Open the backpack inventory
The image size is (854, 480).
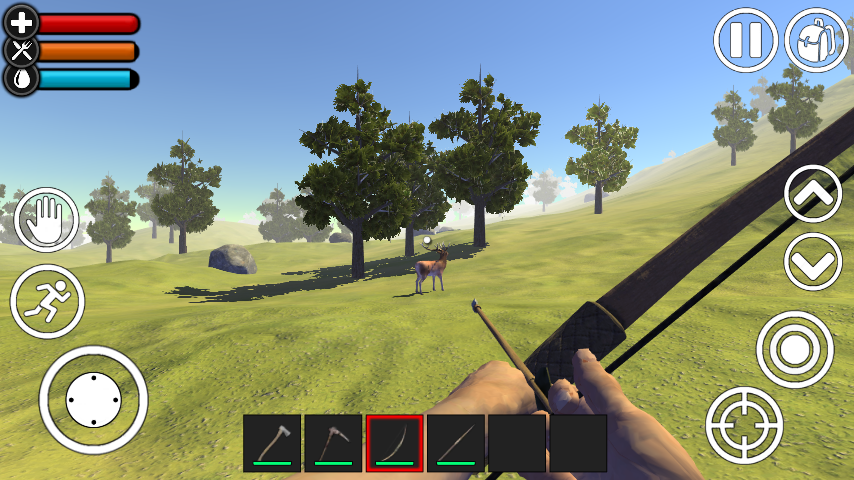pyautogui.click(x=816, y=40)
